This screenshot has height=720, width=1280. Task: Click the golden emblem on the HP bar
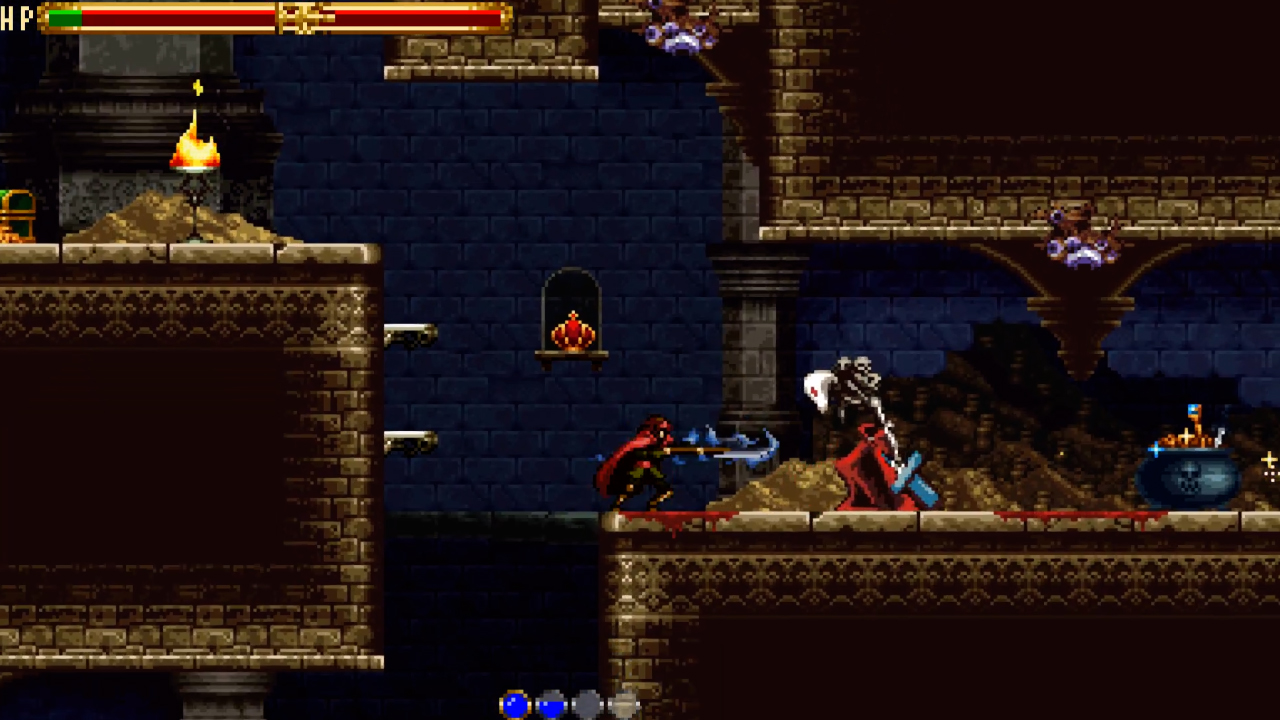click(x=300, y=20)
